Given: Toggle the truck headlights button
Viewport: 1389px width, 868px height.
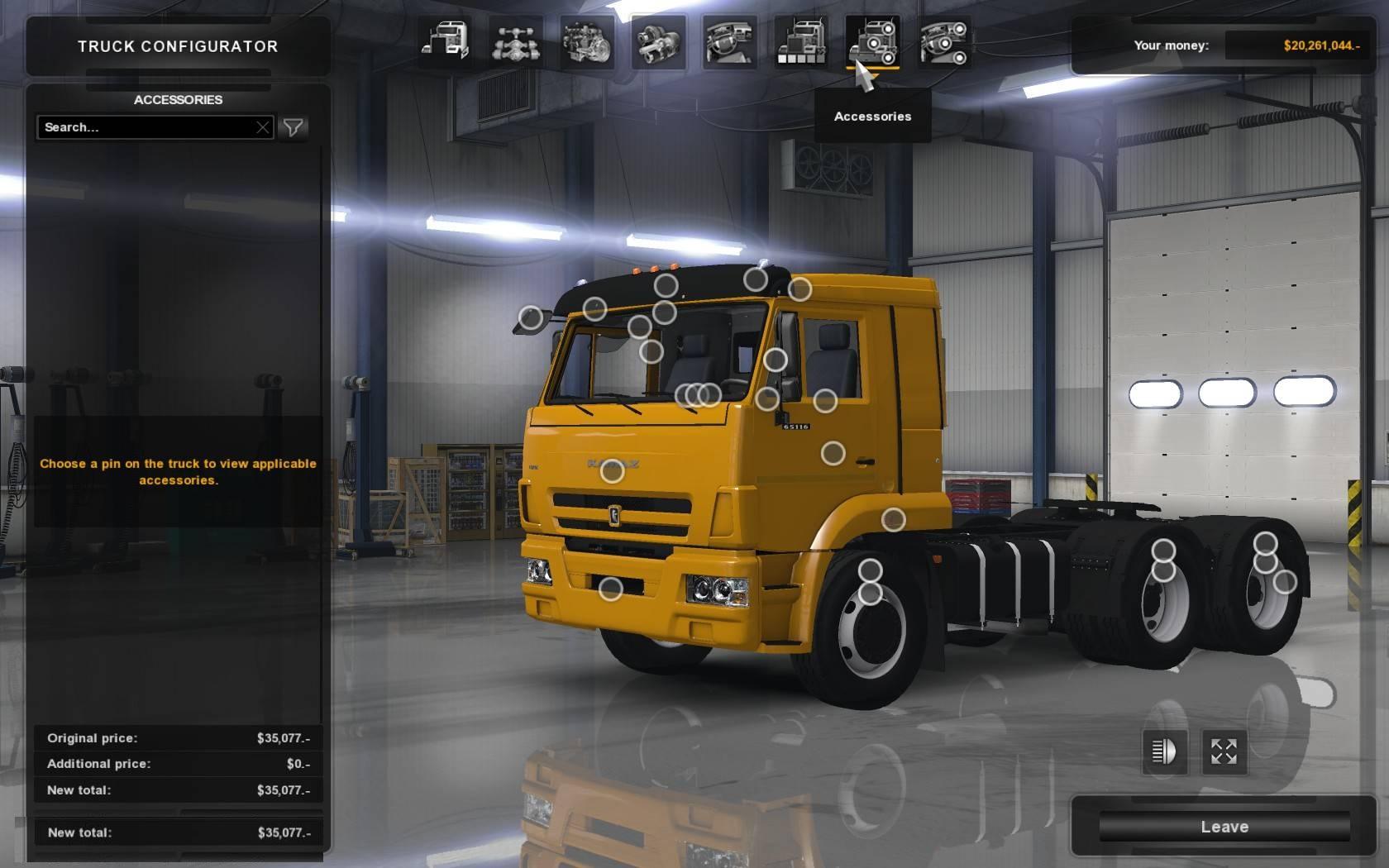Looking at the screenshot, I should click(x=1164, y=751).
